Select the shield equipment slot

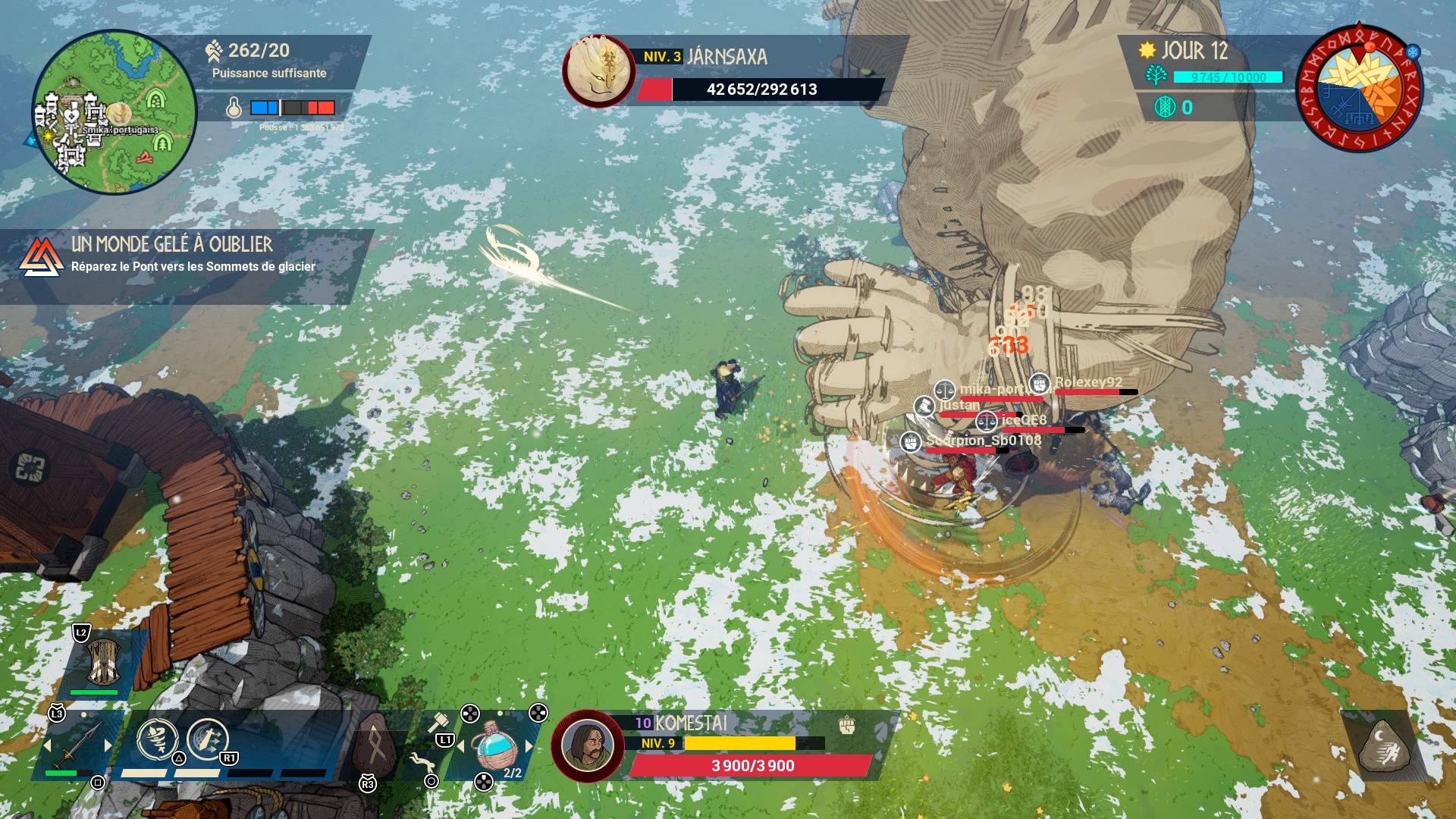tap(102, 661)
